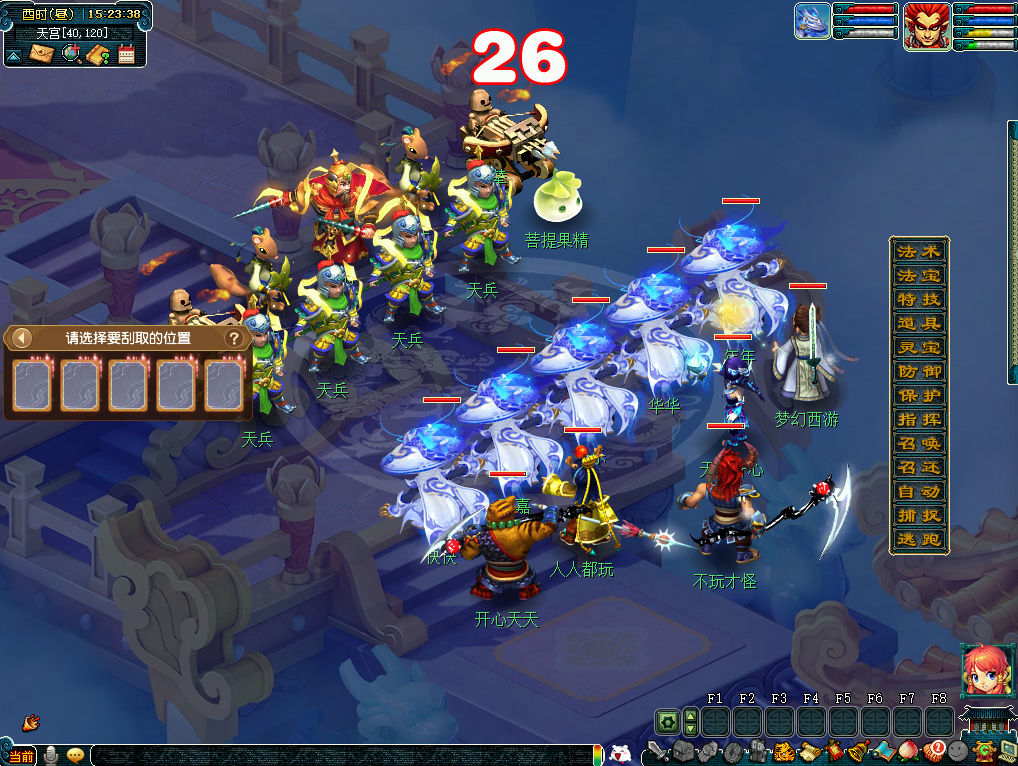This screenshot has height=766, width=1018.
Task: Open the guide book with question mark
Action: [x=98, y=54]
